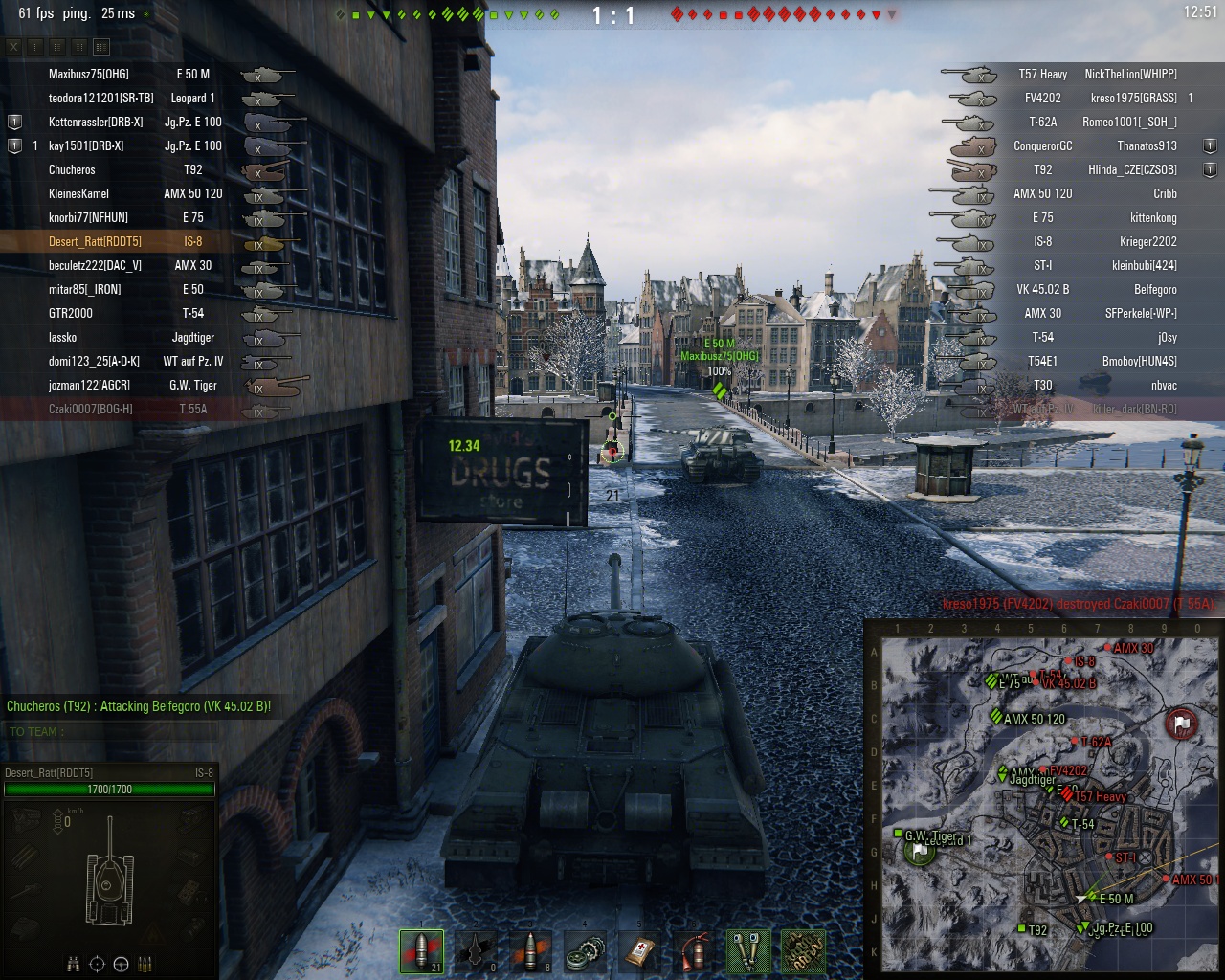
Task: Click the crosshair gunner crew icon
Action: pos(97,964)
